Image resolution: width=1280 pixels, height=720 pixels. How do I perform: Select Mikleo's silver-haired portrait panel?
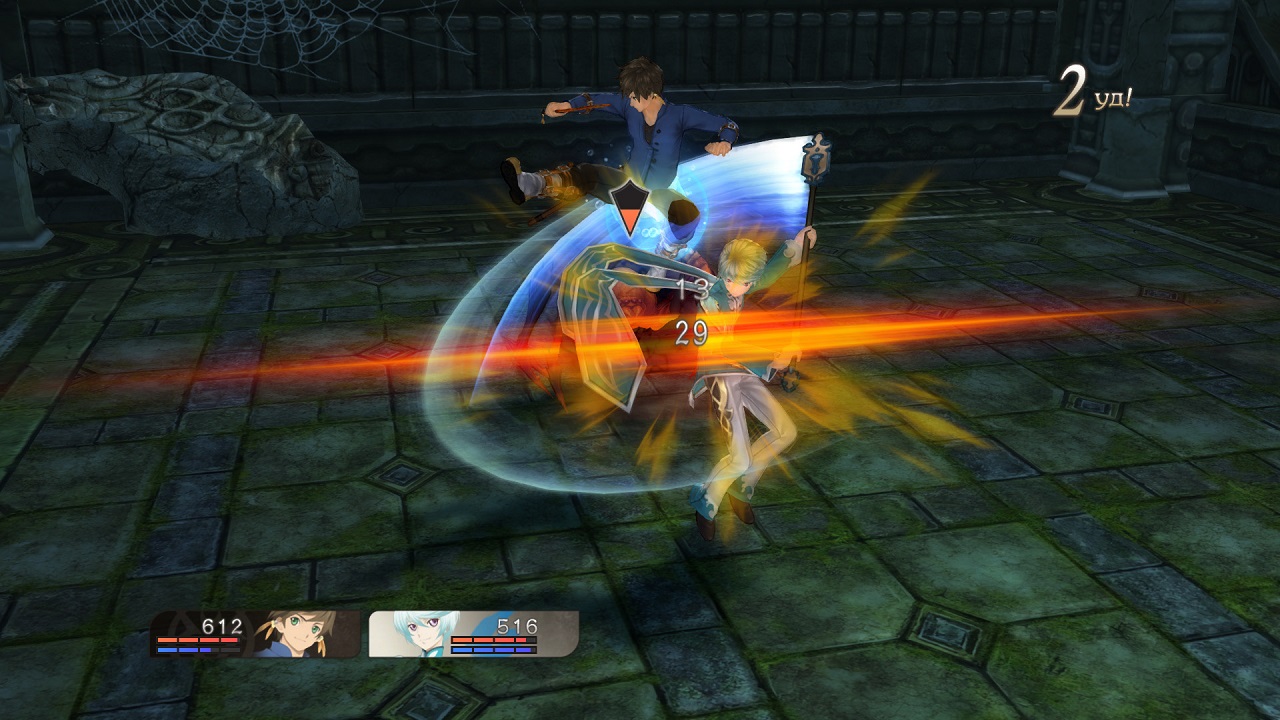472,634
